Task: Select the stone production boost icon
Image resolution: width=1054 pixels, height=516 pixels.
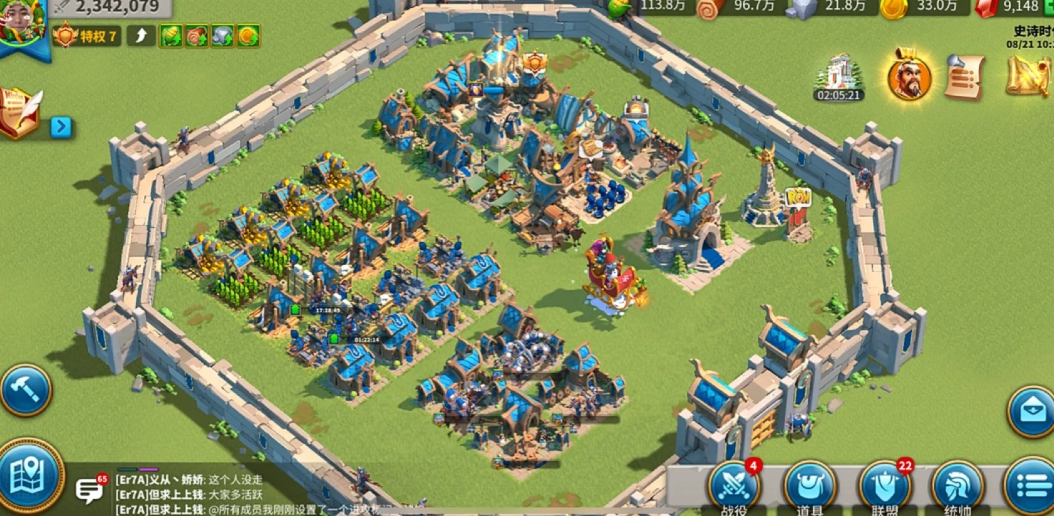Action: (x=222, y=37)
